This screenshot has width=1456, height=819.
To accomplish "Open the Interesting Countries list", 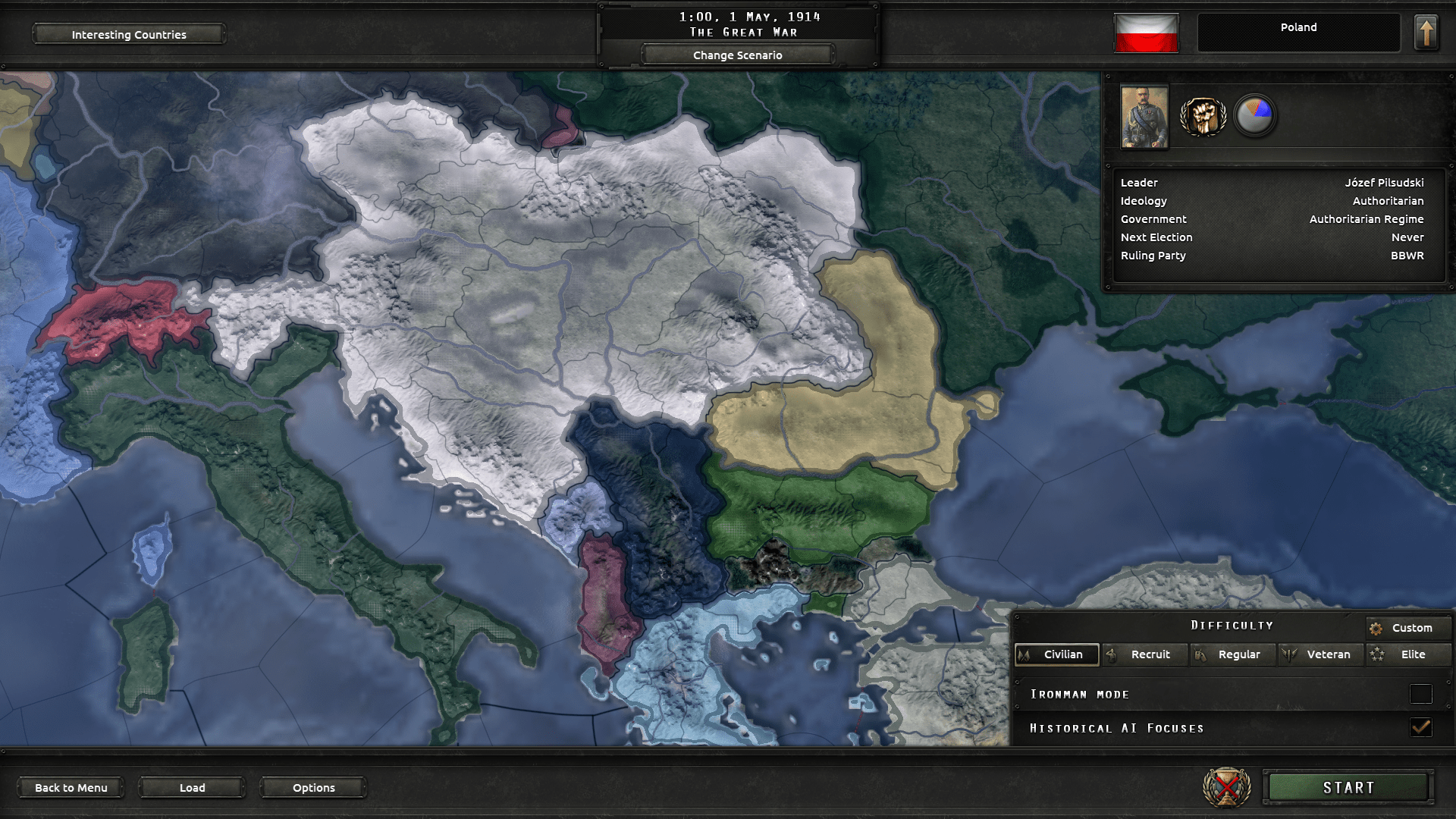I will [128, 34].
